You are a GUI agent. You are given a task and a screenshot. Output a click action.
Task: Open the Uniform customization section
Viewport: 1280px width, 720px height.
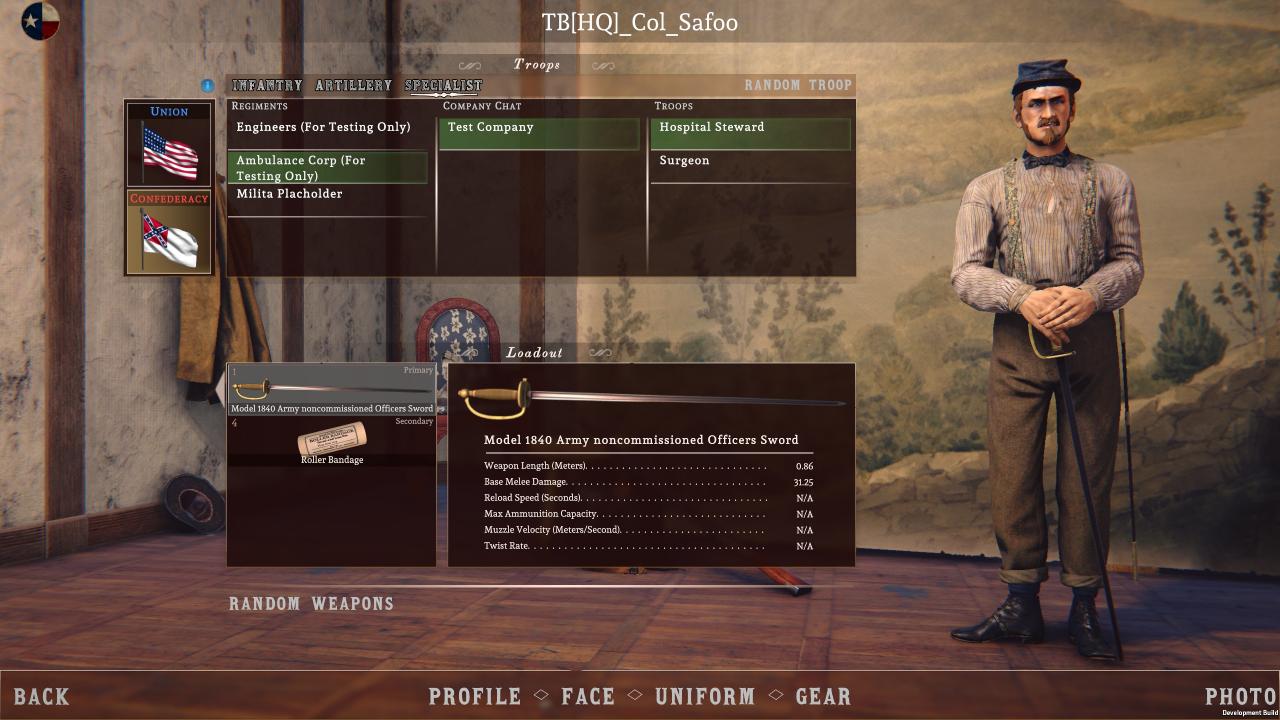click(x=704, y=696)
